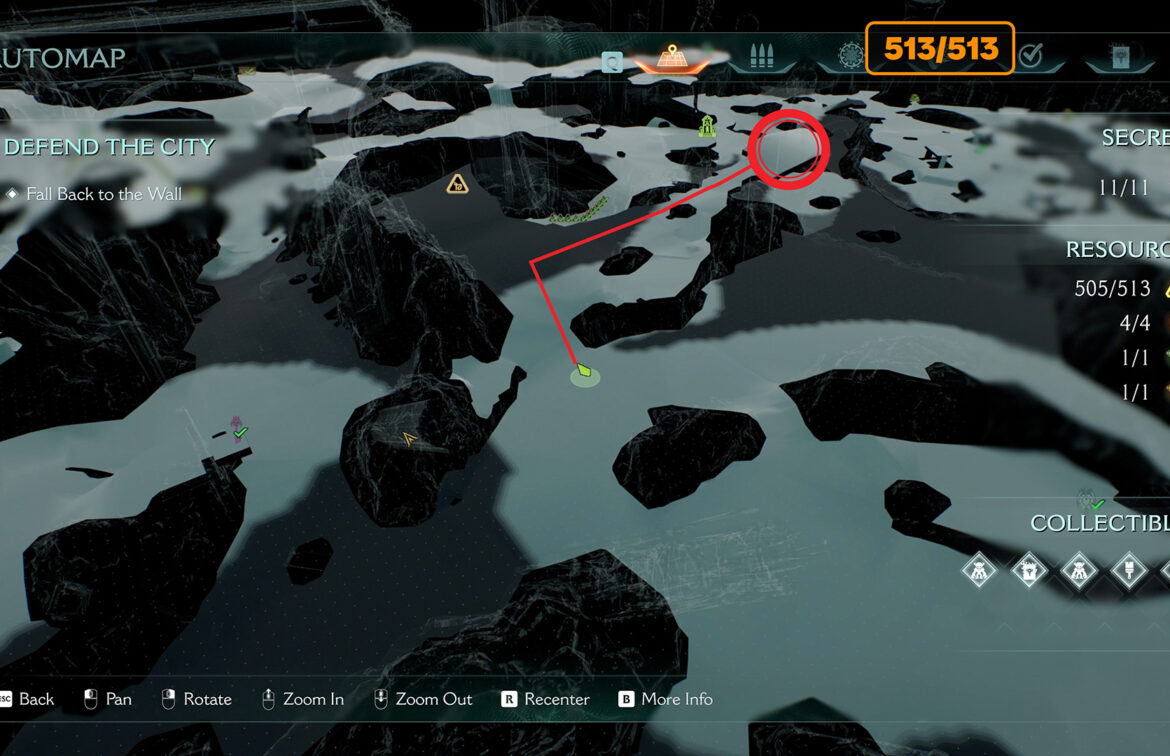Recenter the map view
The image size is (1170, 756).
(545, 699)
